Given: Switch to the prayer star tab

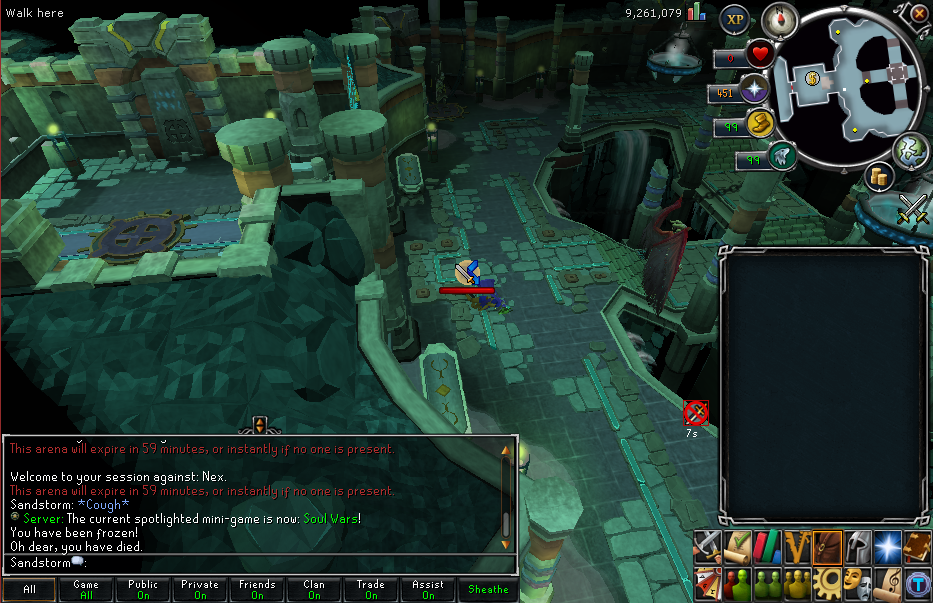Looking at the screenshot, I should coord(887,545).
